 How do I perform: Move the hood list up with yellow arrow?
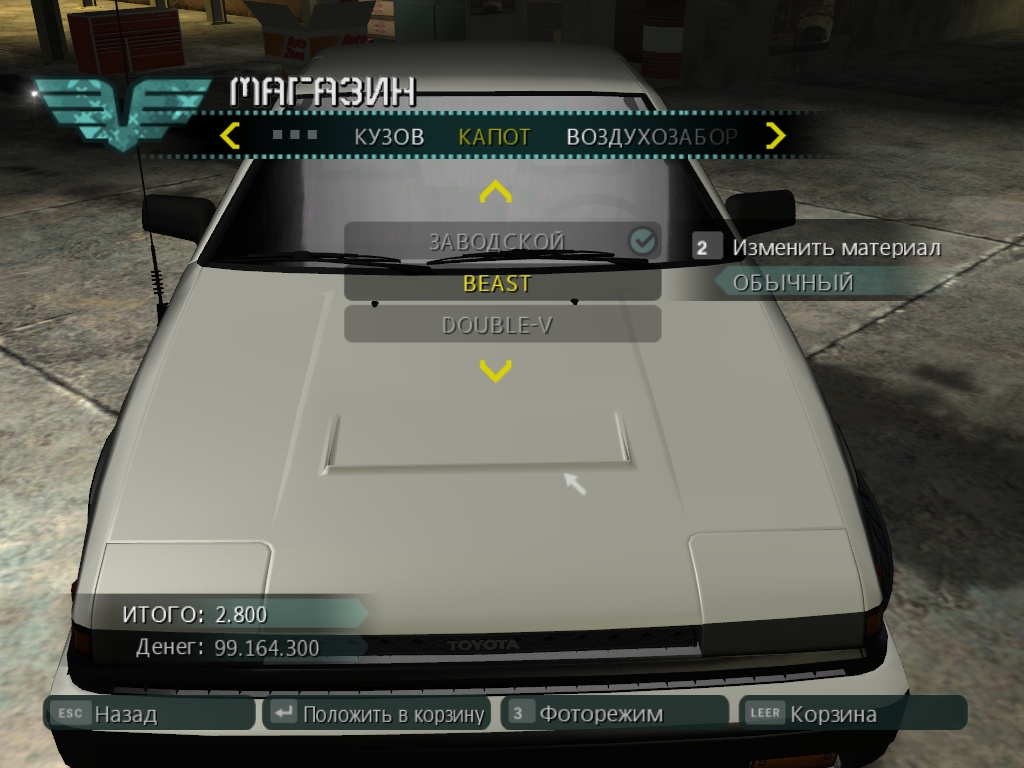(496, 191)
